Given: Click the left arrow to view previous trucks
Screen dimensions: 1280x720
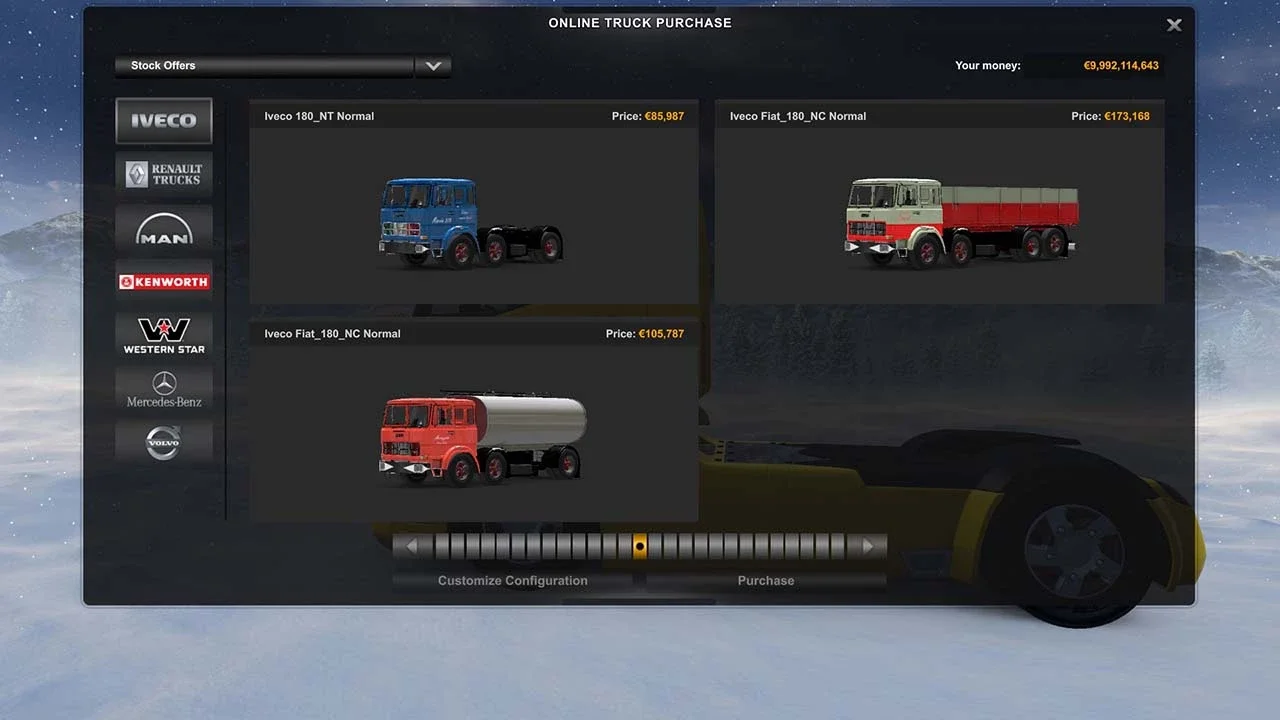Looking at the screenshot, I should (x=412, y=545).
